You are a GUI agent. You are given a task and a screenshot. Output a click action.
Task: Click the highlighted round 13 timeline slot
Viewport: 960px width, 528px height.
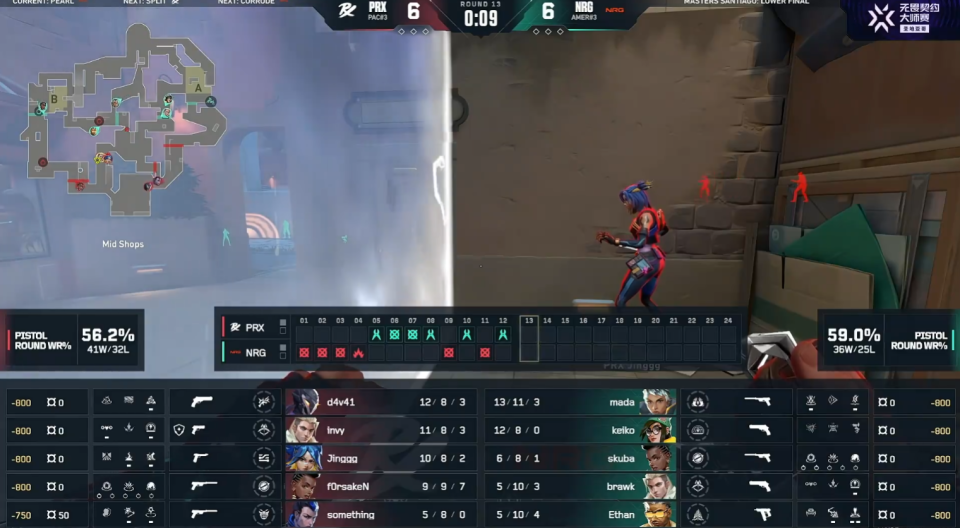(529, 339)
